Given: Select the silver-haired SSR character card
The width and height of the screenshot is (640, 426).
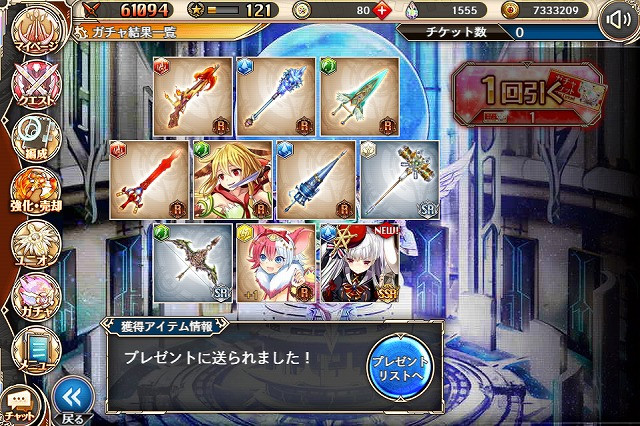Looking at the screenshot, I should click(358, 263).
